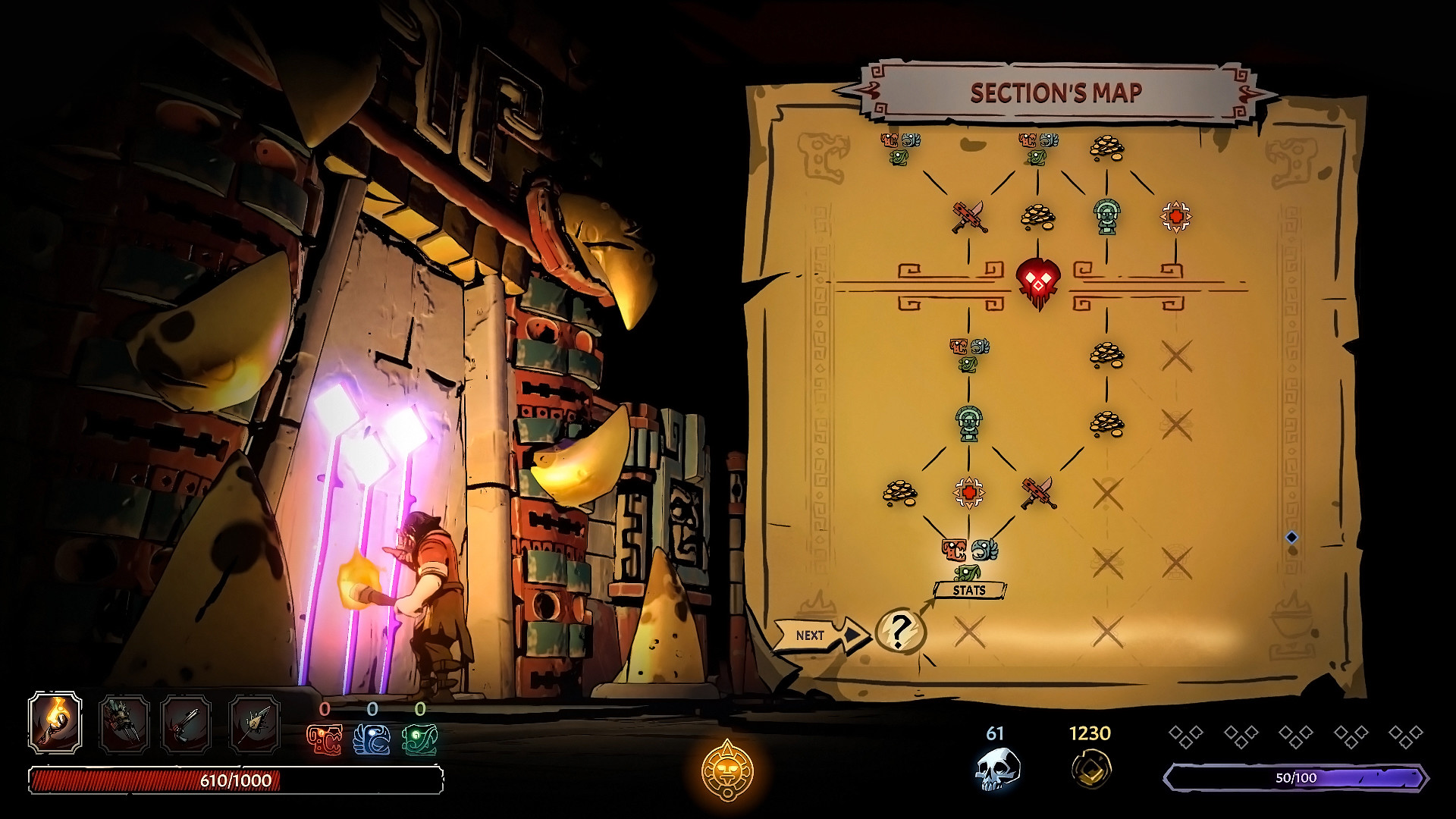Click the red jaguar glyph counter icon

(324, 739)
